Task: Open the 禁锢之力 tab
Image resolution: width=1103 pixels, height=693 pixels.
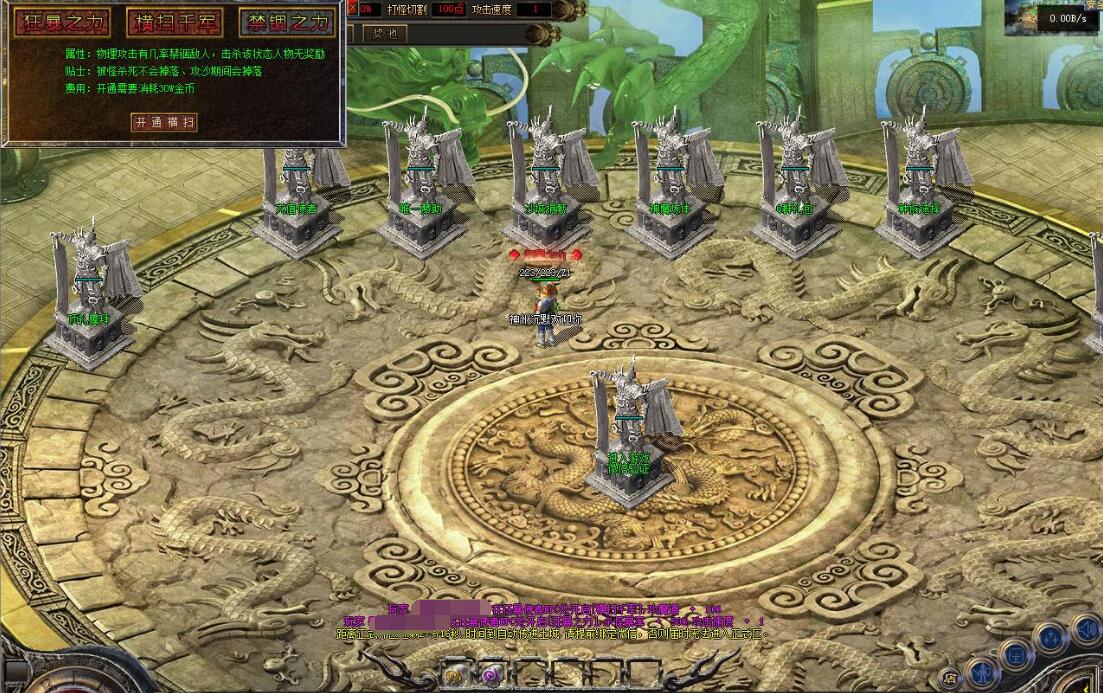Action: pos(288,22)
